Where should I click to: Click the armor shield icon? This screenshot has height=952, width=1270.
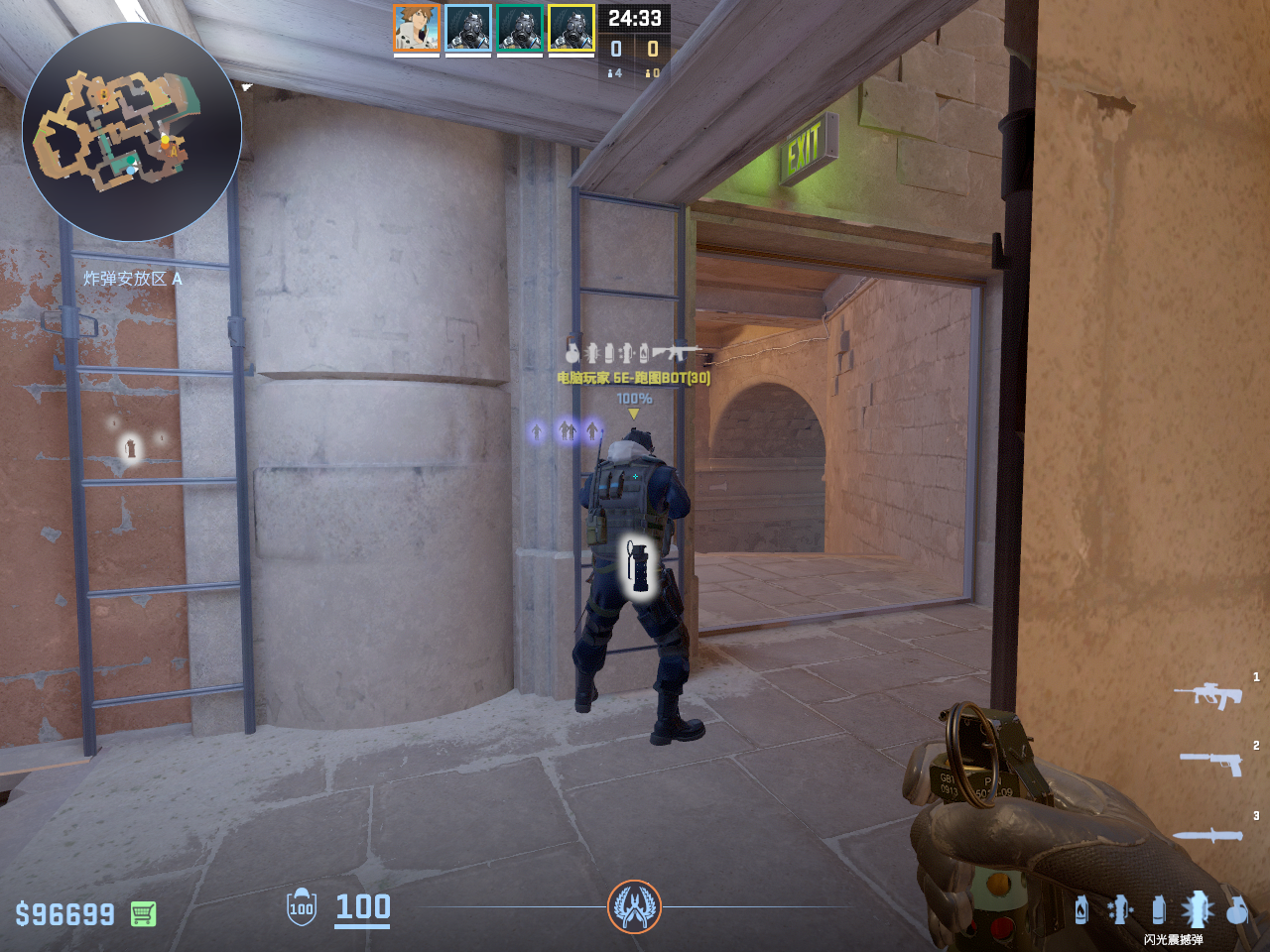click(x=302, y=907)
